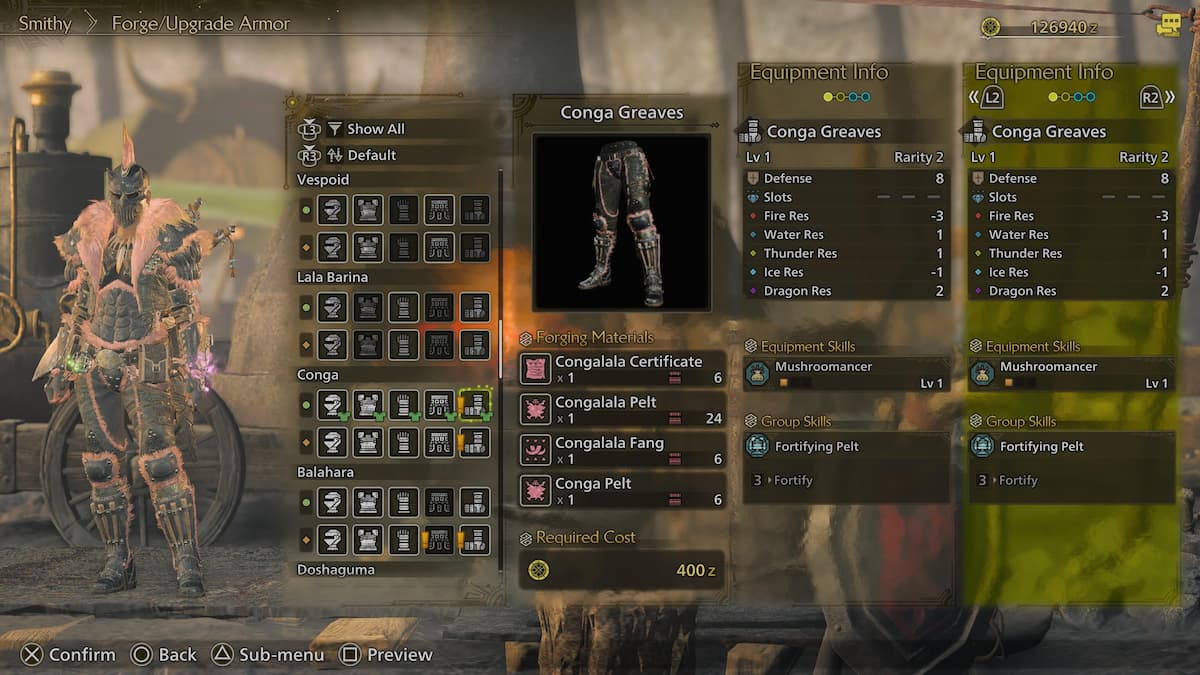Open the yellow chat notification icon
Viewport: 1200px width, 675px height.
point(1168,26)
